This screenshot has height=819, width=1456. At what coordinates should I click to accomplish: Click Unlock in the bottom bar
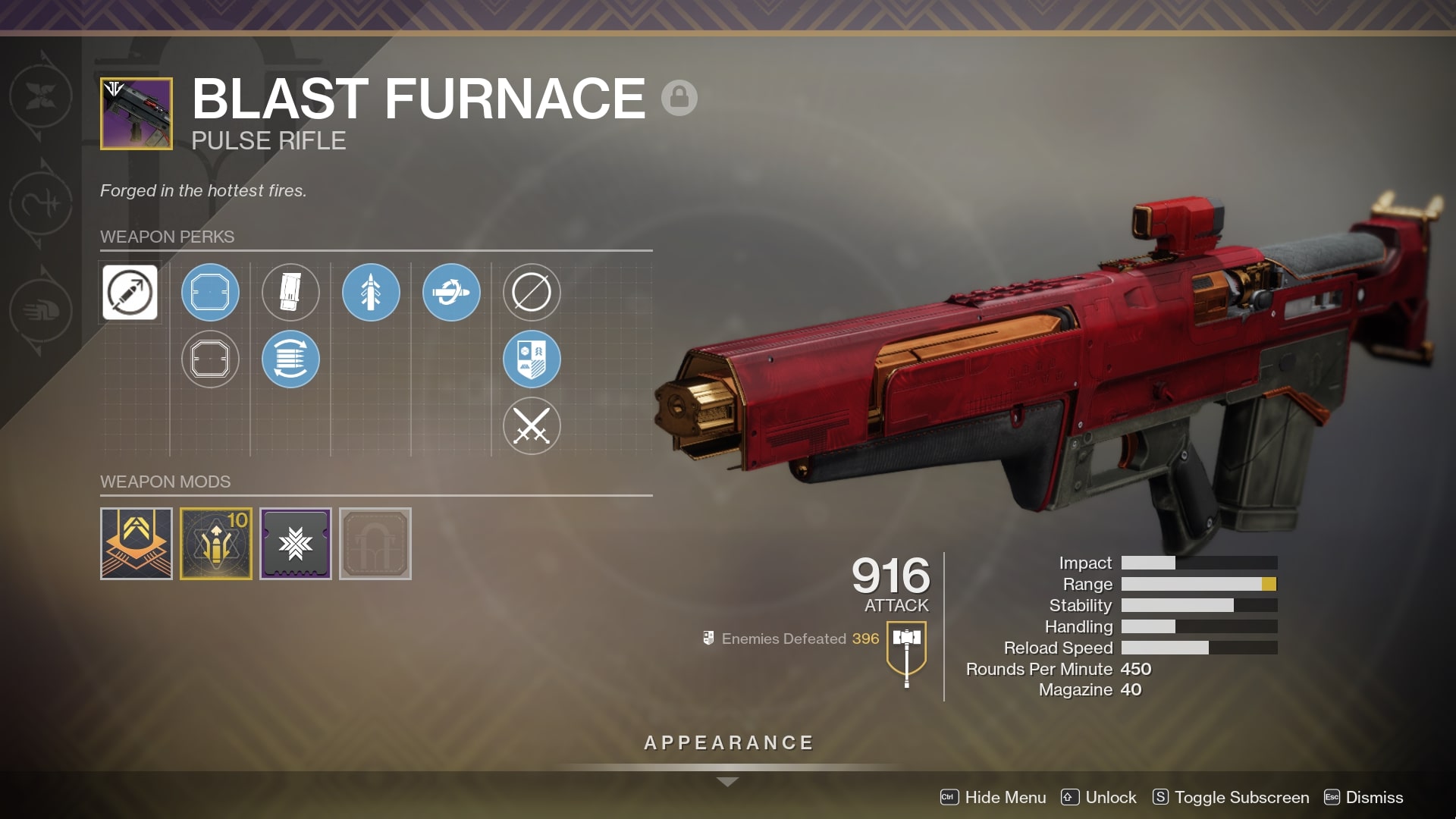pyautogui.click(x=1111, y=797)
